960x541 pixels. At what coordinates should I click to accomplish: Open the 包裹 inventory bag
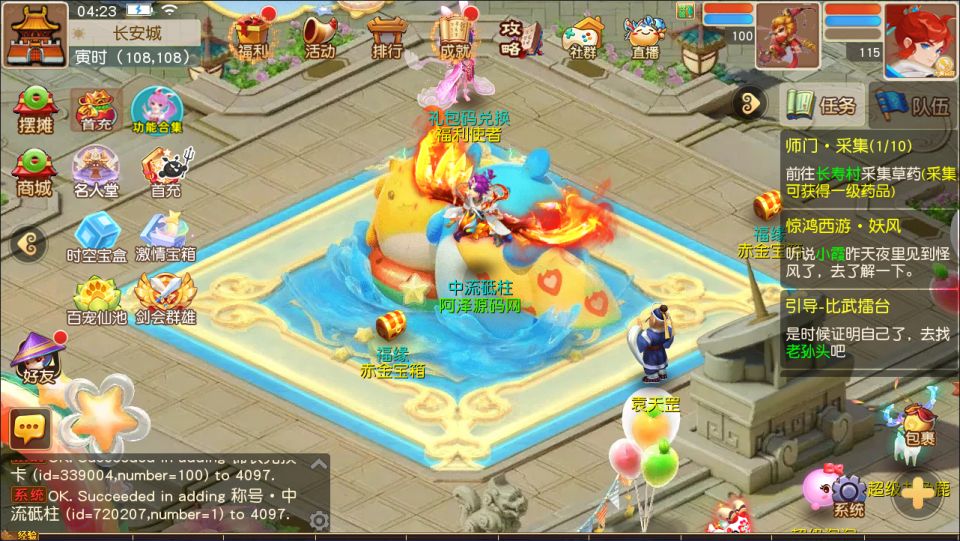click(x=918, y=426)
